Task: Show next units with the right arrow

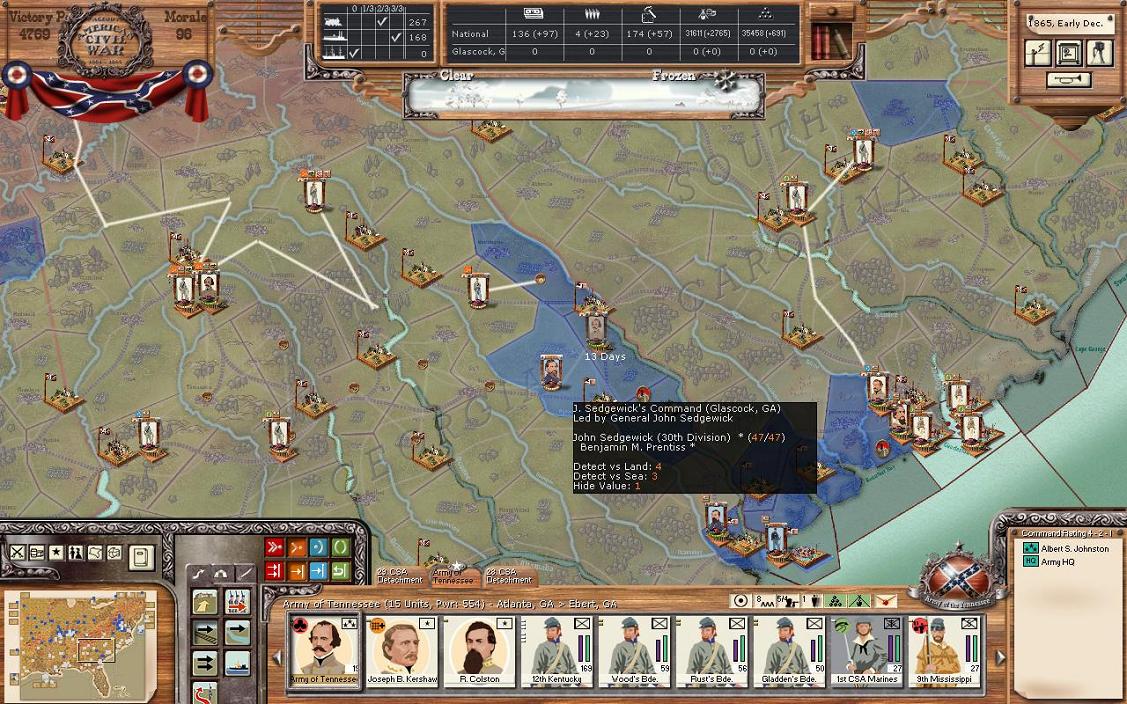Action: [1001, 657]
